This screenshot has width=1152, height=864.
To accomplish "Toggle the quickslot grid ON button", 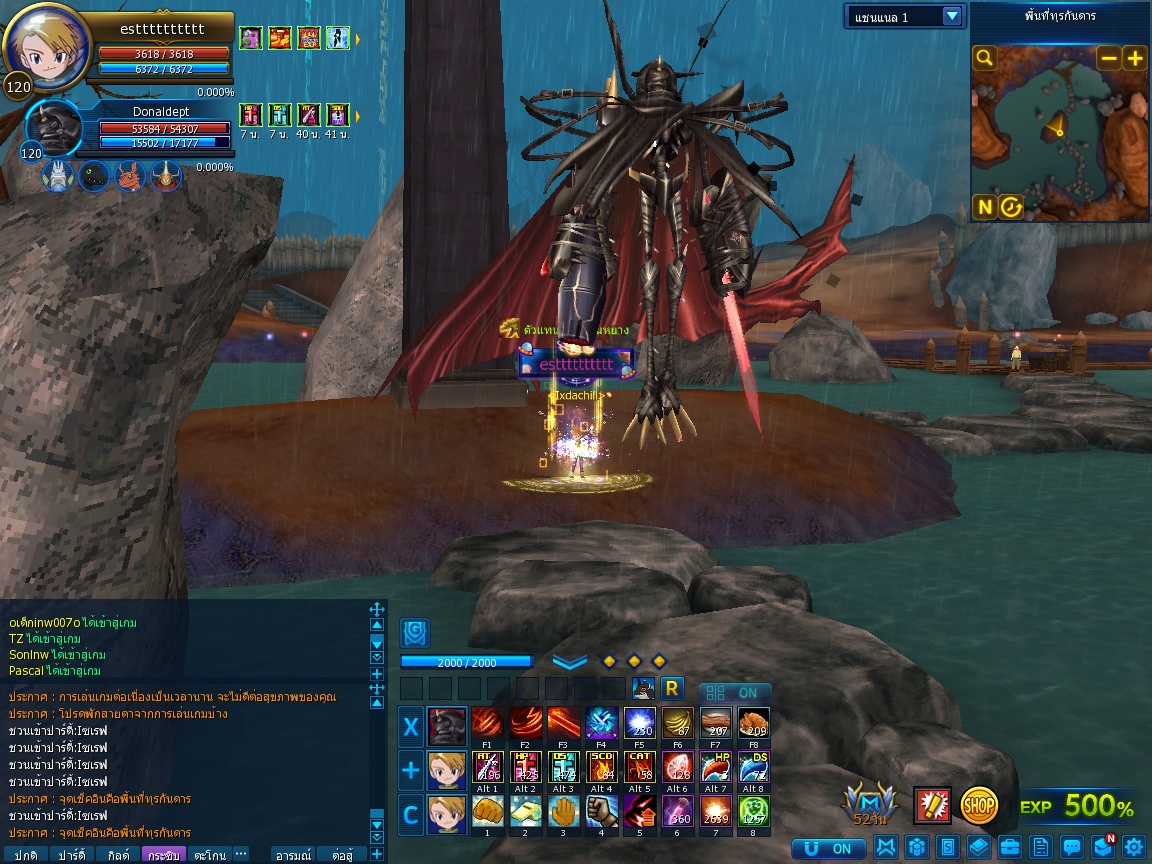I will click(735, 692).
